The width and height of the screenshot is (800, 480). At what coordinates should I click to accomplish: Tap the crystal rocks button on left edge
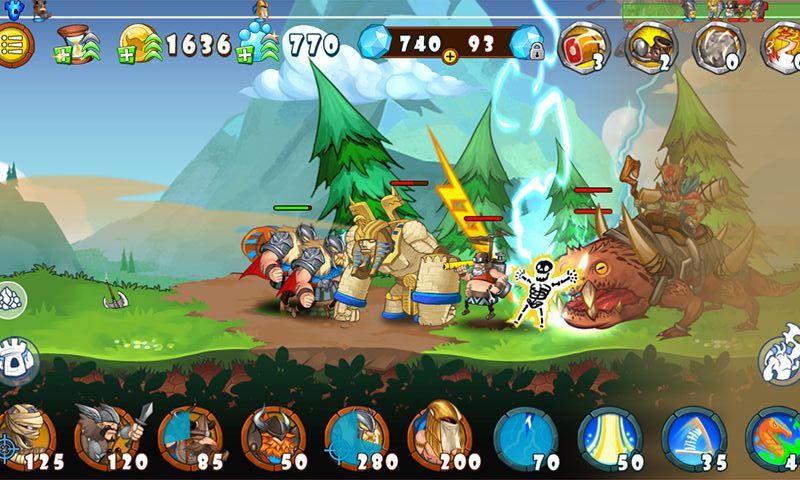11,297
